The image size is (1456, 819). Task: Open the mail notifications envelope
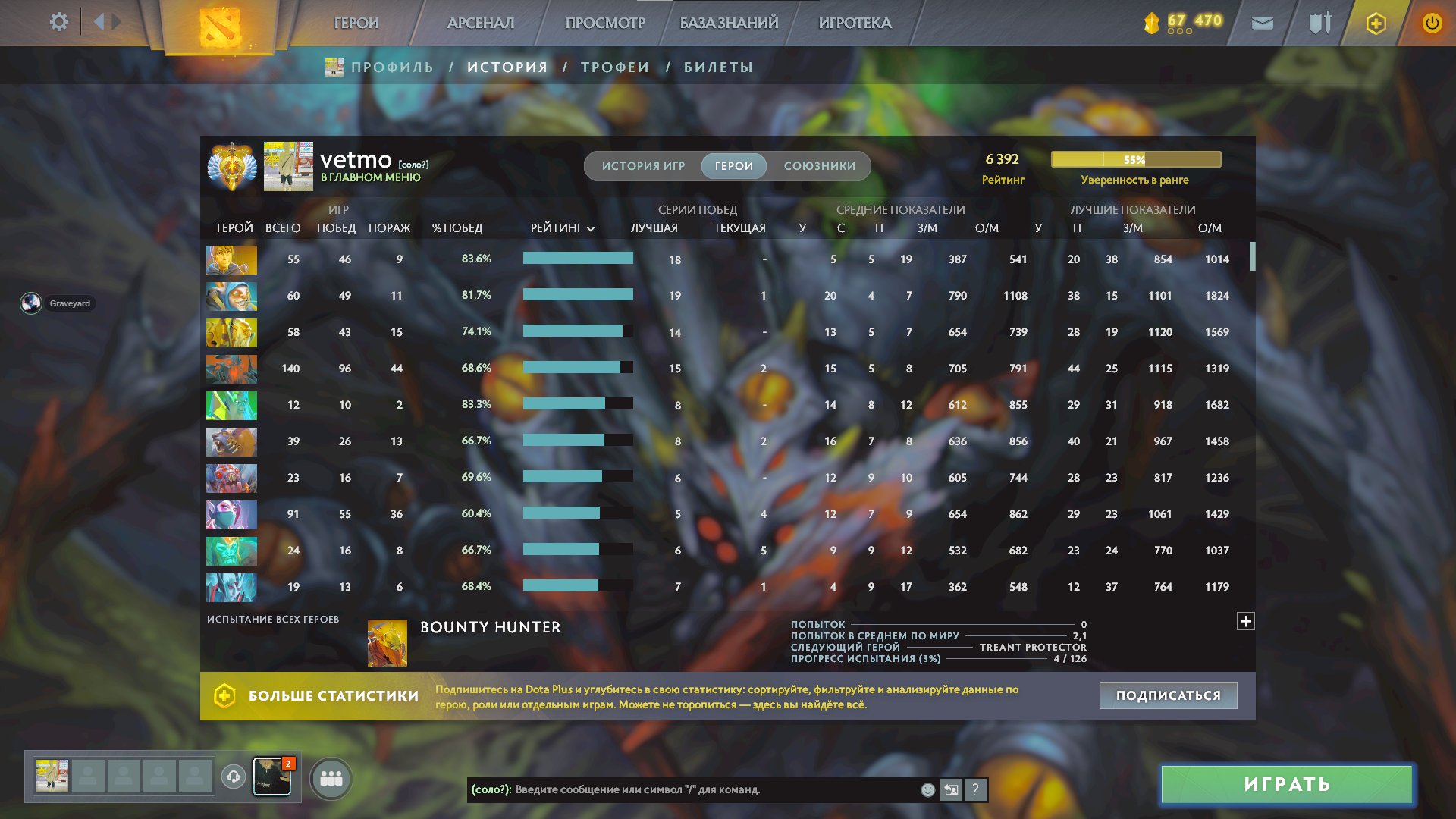(1262, 23)
